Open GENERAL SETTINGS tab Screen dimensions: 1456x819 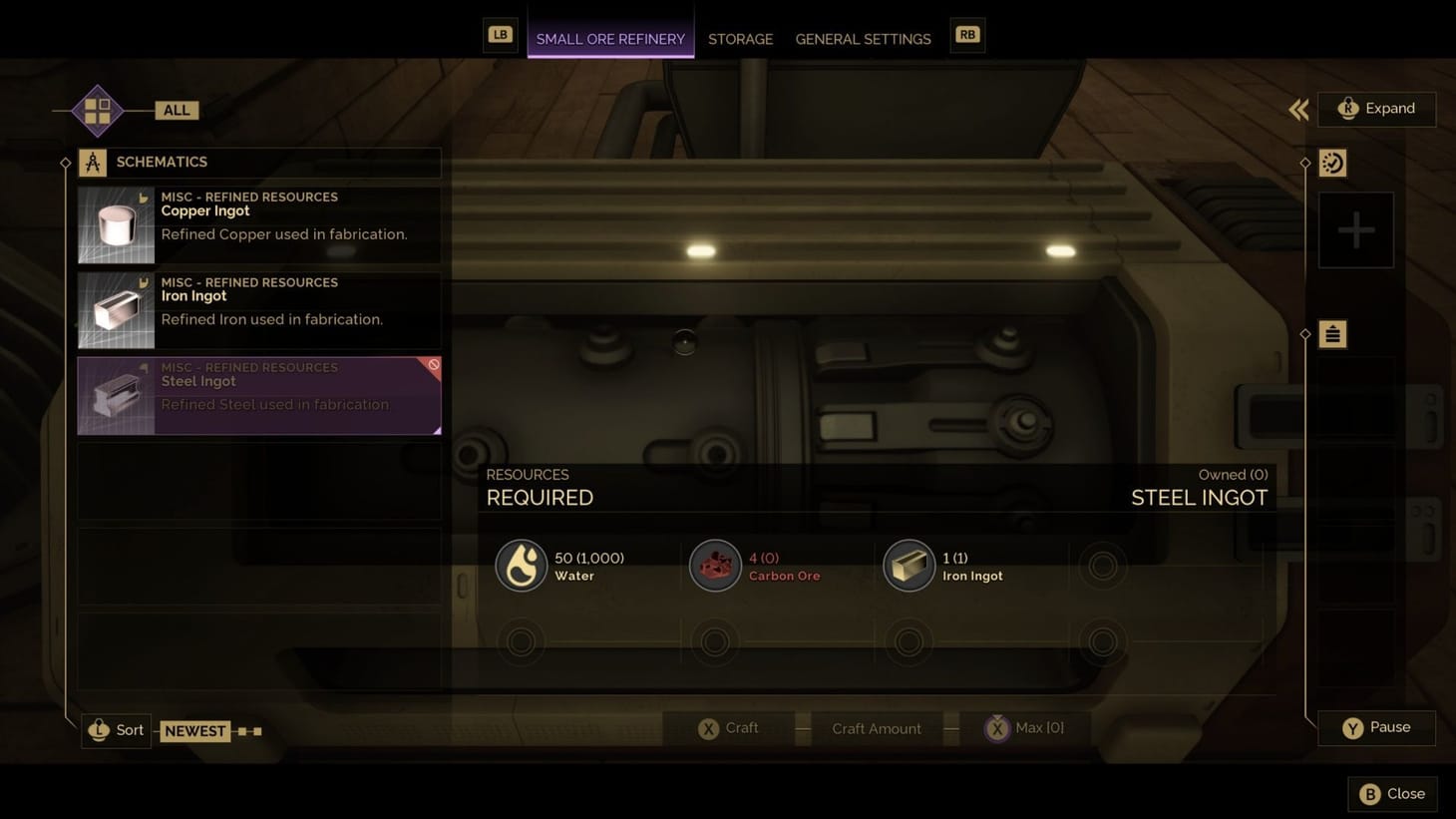coord(863,39)
